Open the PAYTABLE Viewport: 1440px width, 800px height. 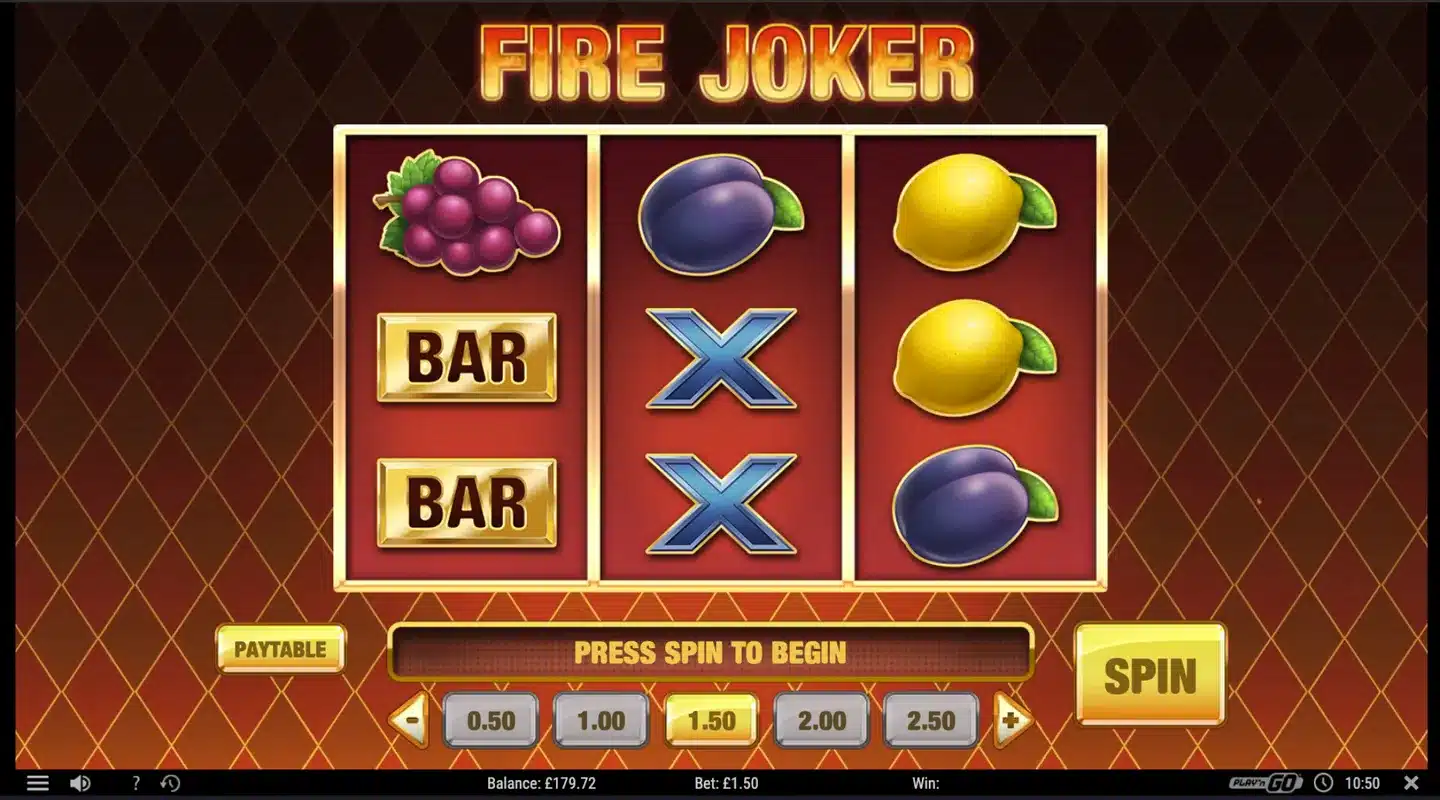281,650
